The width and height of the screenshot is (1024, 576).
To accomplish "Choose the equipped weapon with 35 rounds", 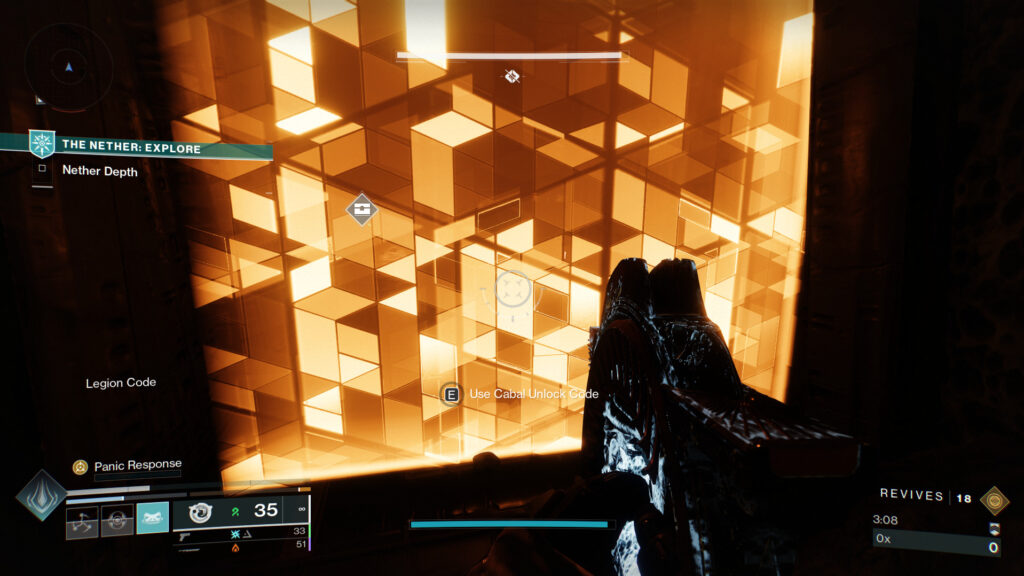I will point(238,511).
